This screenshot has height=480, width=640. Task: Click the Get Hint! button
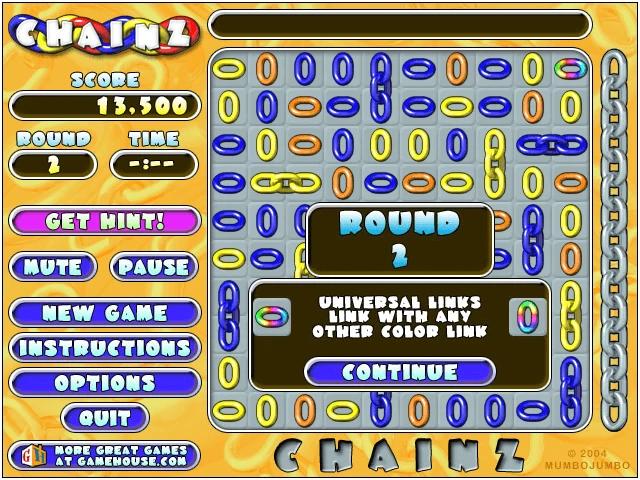(x=104, y=221)
